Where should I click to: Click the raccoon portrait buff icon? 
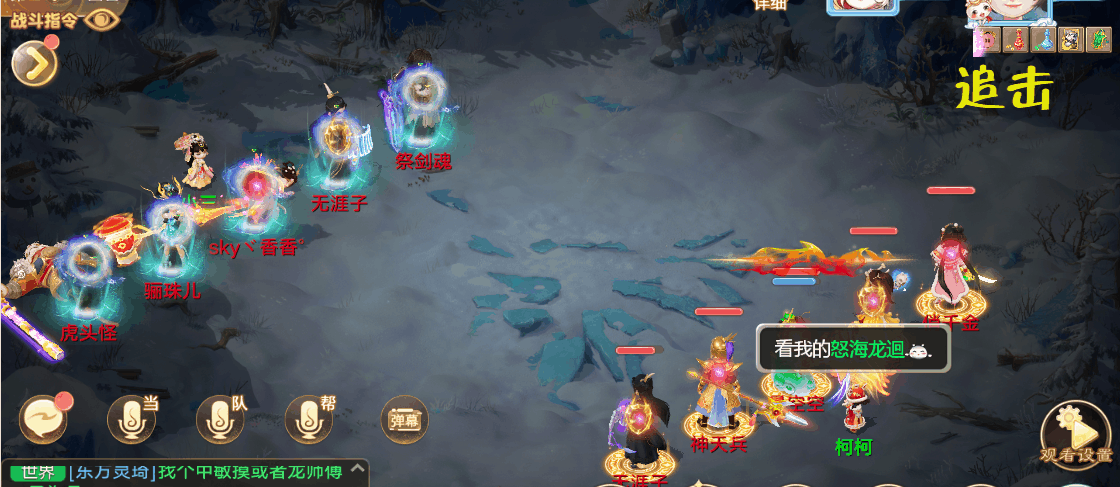tap(1071, 40)
